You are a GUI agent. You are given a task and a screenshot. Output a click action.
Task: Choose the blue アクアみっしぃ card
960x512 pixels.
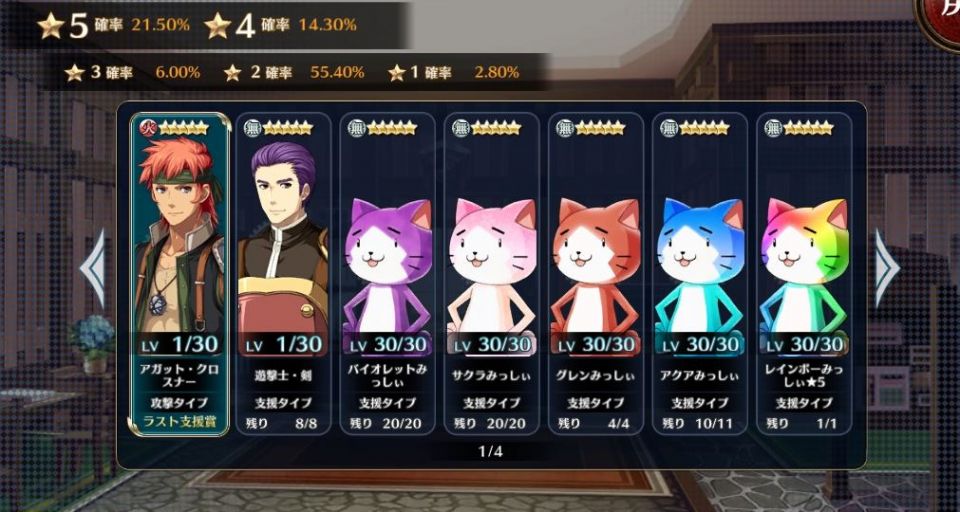coord(699,270)
